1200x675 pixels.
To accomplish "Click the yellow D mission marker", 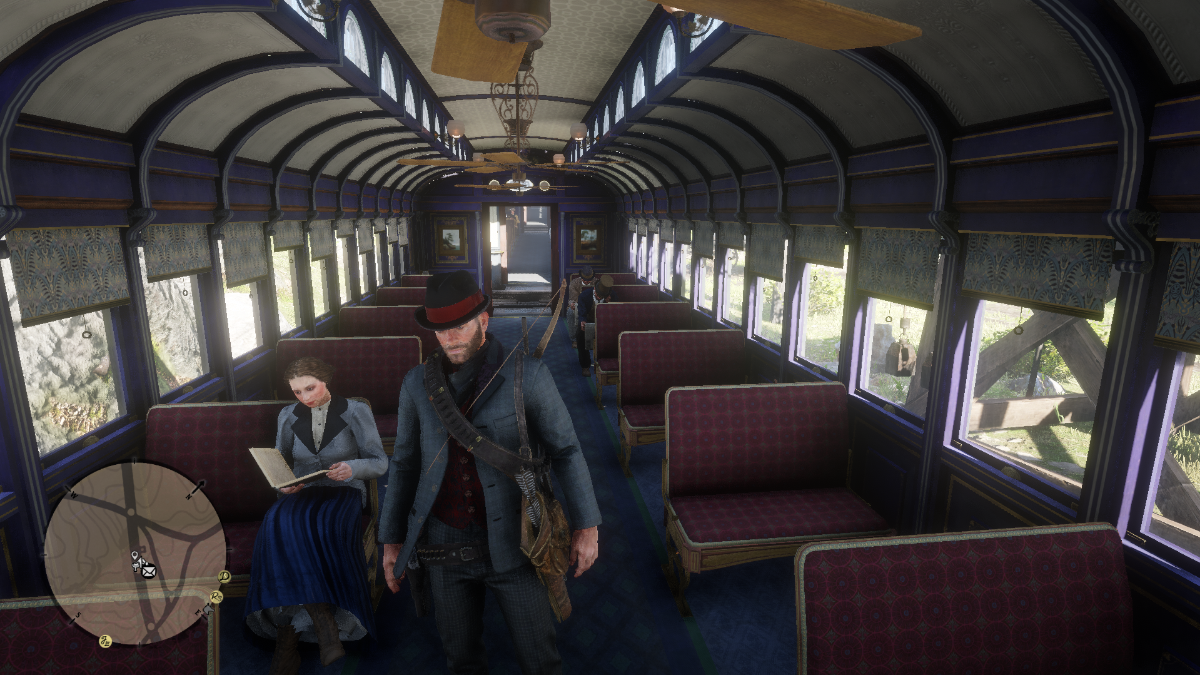I will 224,576.
